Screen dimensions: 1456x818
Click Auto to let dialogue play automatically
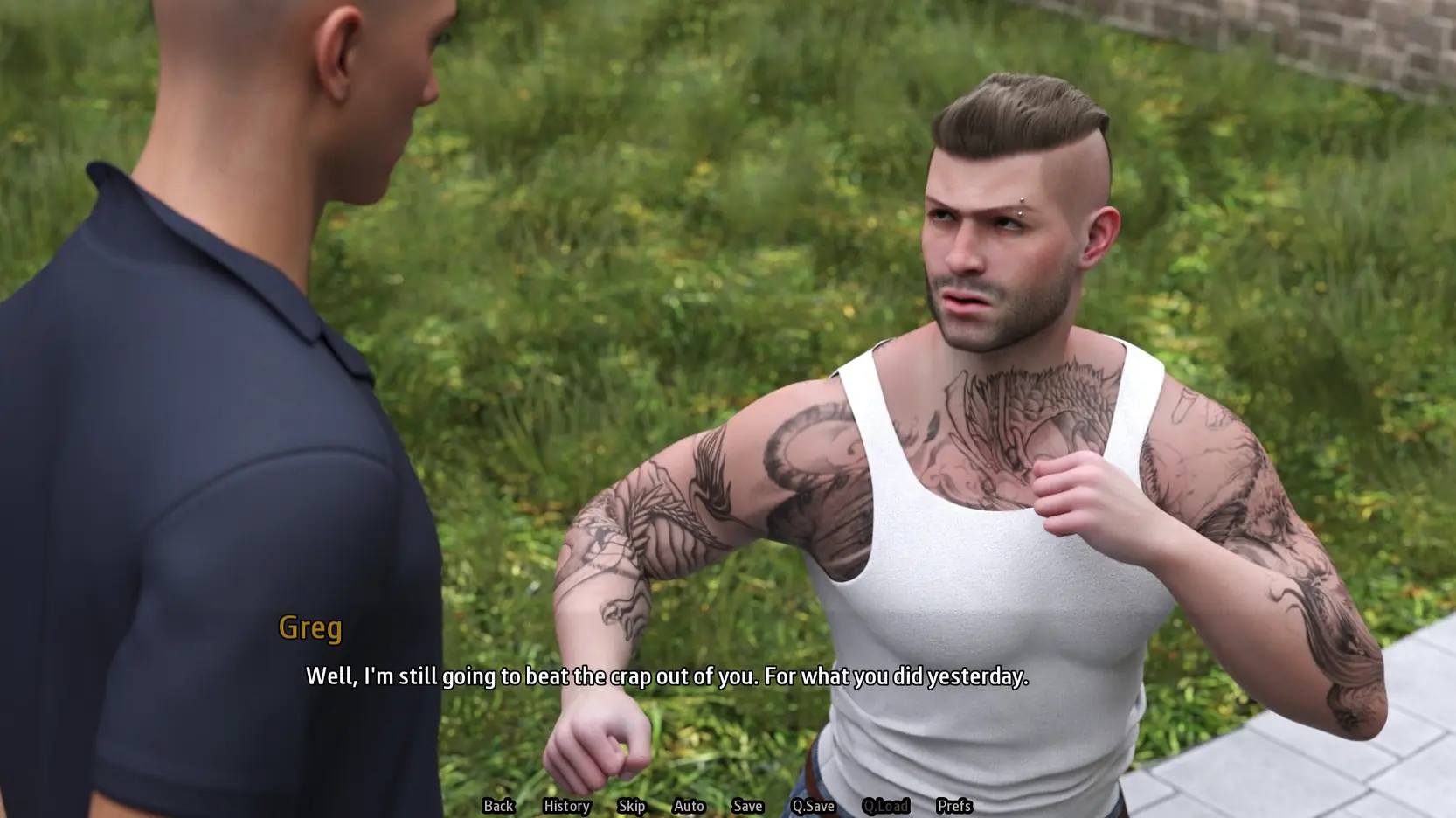point(689,807)
